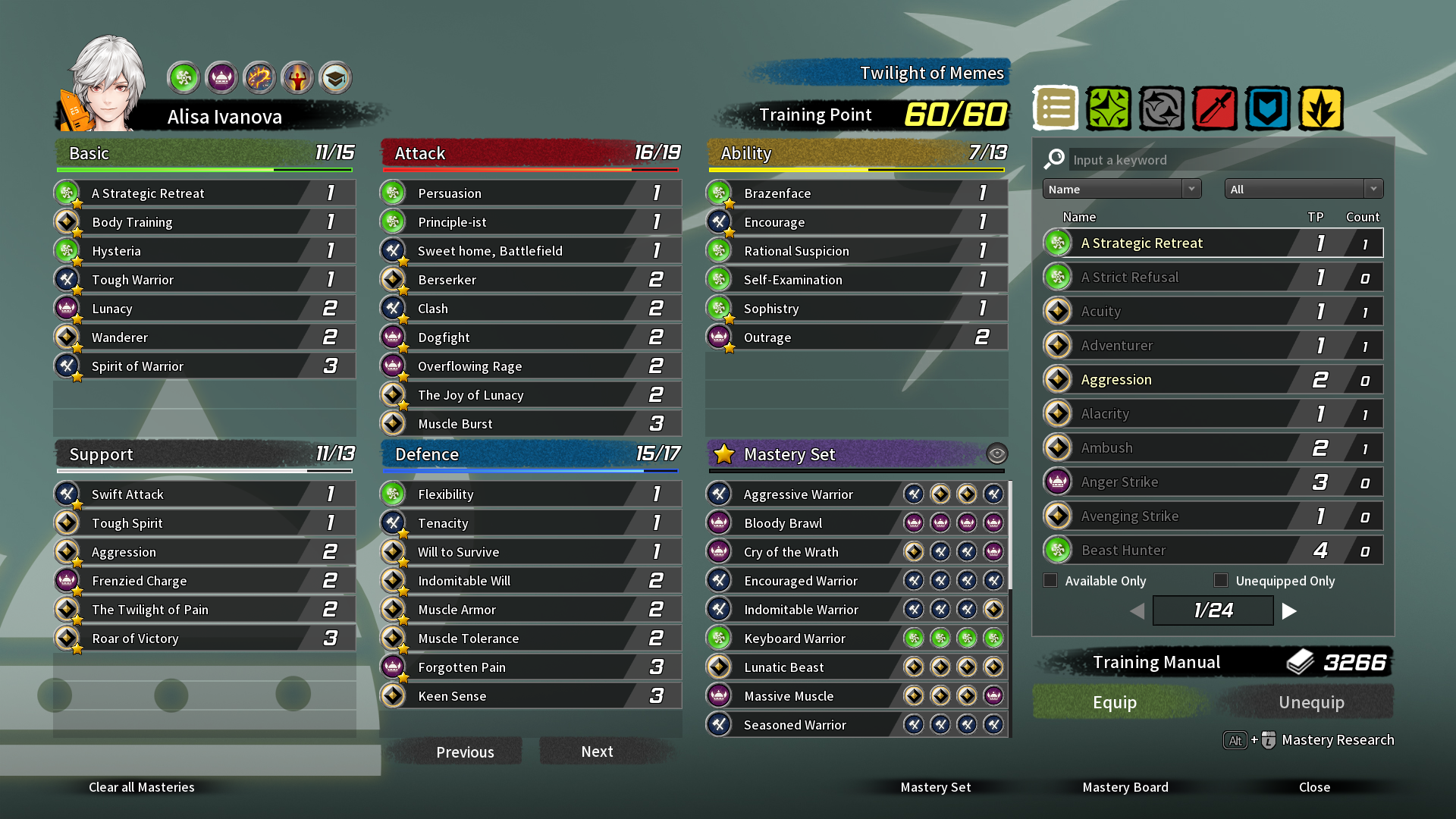Open the Name sort dropdown
1456x819 pixels.
1122,189
